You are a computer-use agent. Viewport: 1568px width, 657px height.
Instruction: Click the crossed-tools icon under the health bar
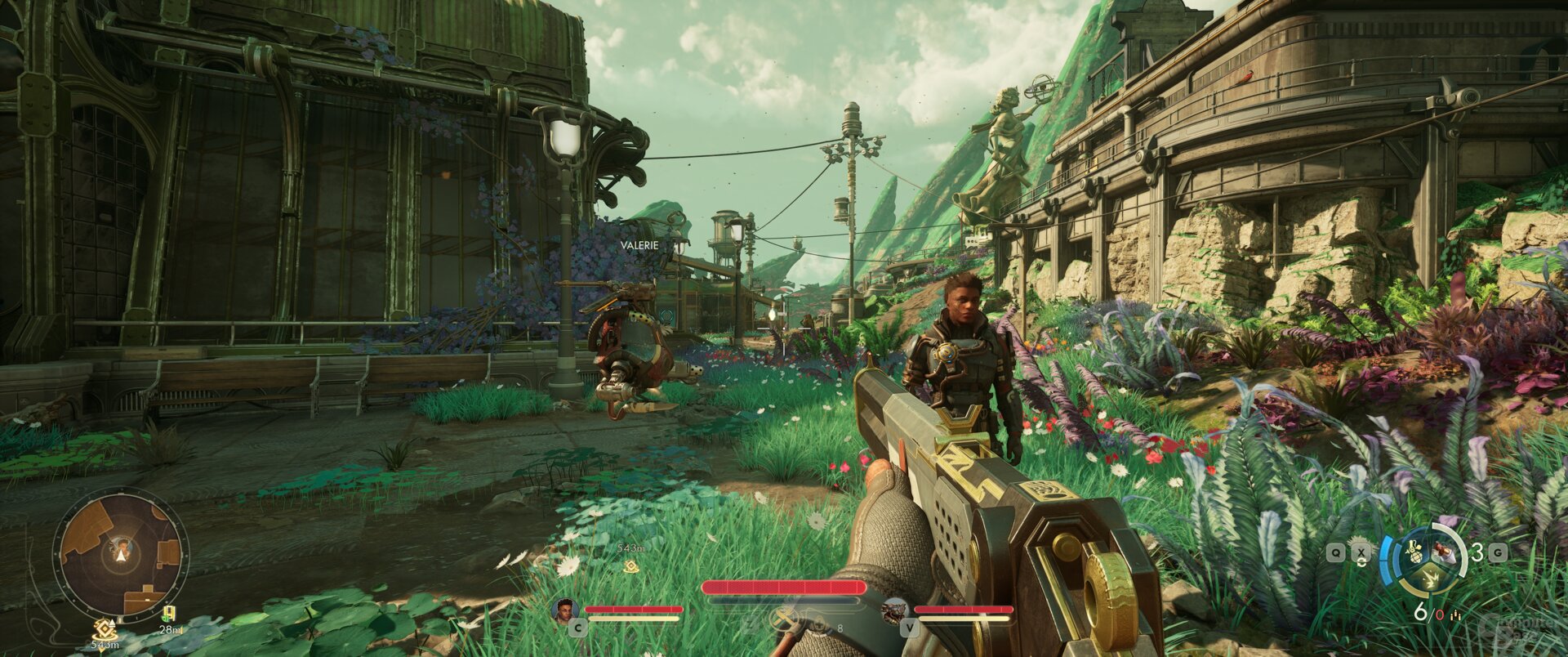click(786, 619)
